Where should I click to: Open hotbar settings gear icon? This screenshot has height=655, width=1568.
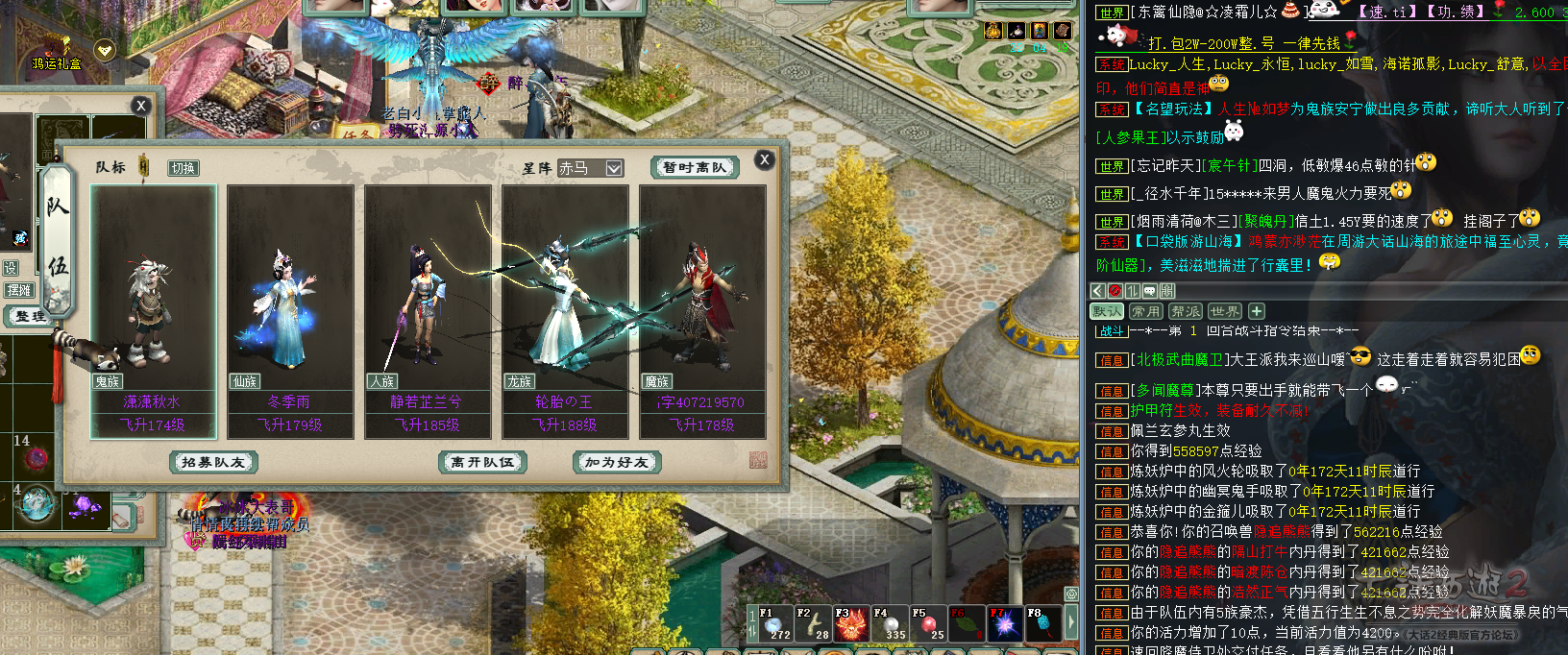coord(1071,594)
